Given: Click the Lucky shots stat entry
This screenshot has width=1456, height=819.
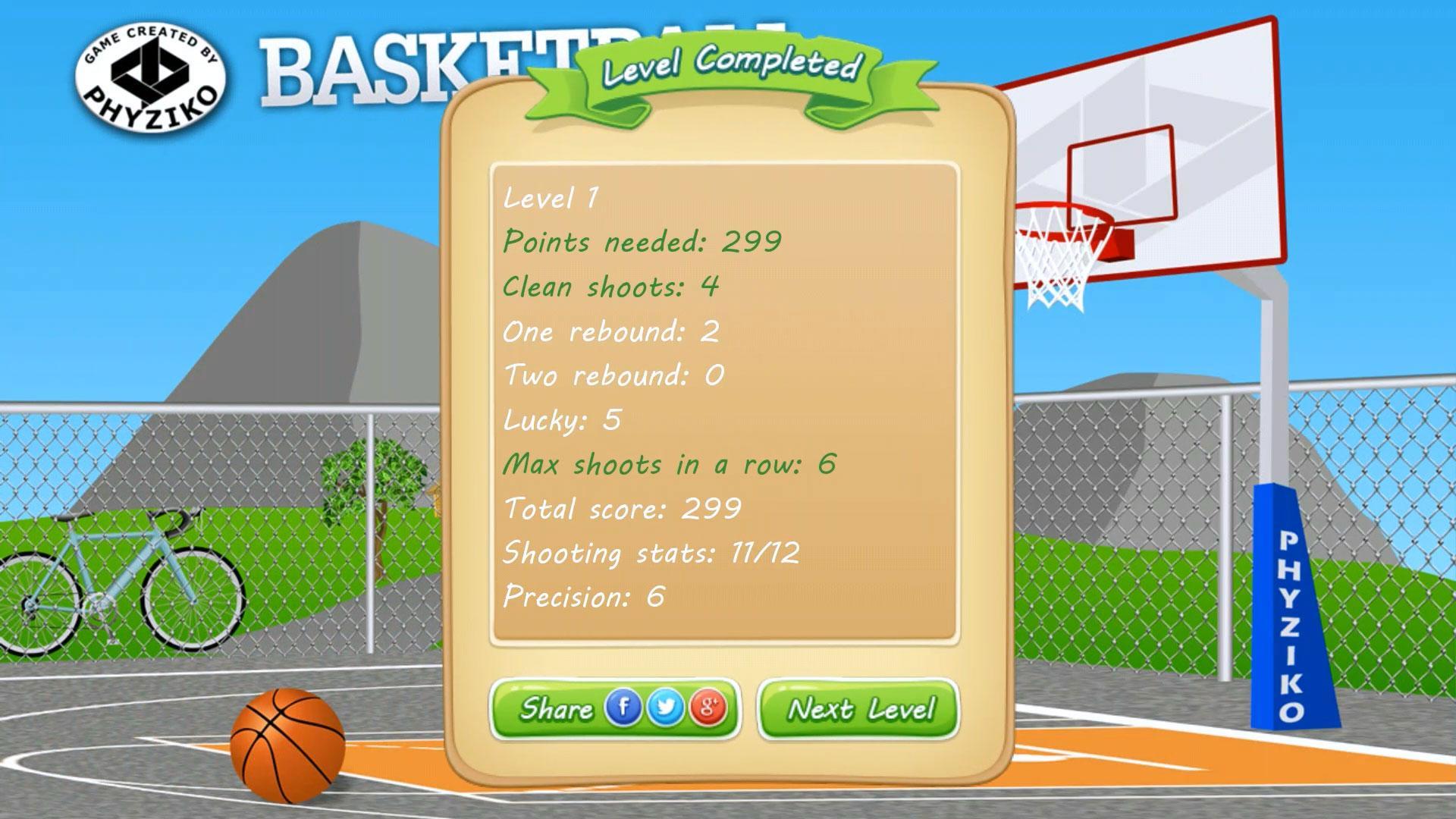Looking at the screenshot, I should click(x=561, y=419).
